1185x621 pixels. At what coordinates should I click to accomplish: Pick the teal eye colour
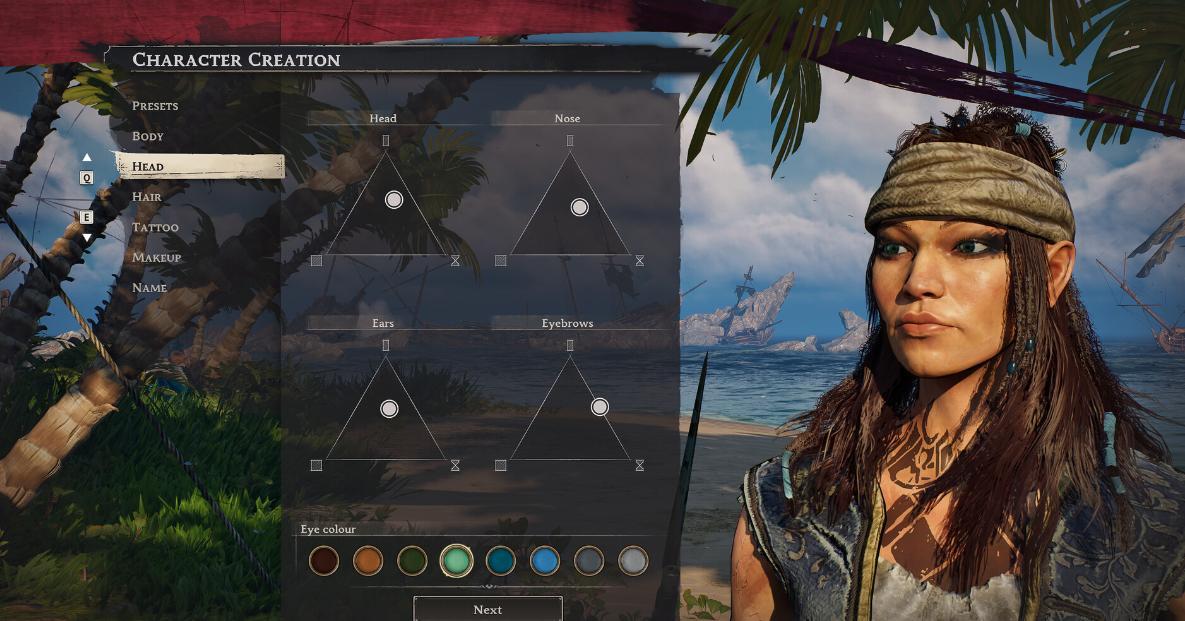click(x=500, y=560)
